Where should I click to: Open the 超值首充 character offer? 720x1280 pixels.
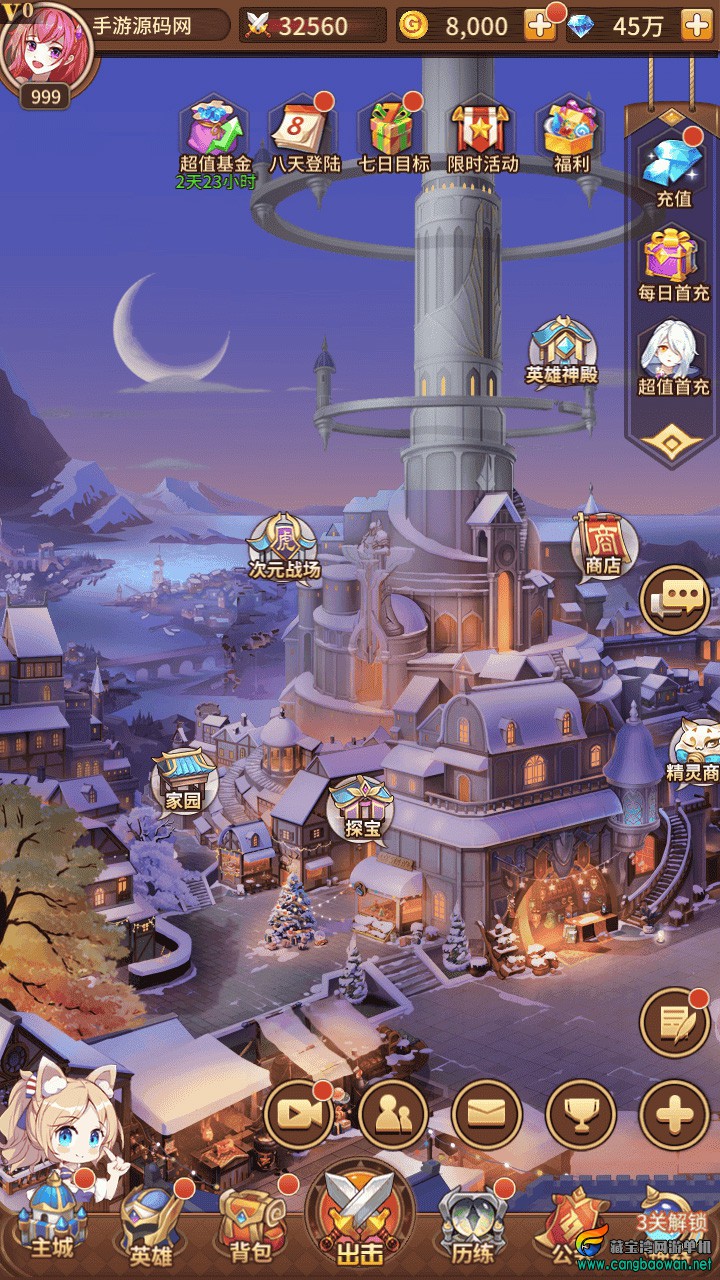tap(673, 357)
